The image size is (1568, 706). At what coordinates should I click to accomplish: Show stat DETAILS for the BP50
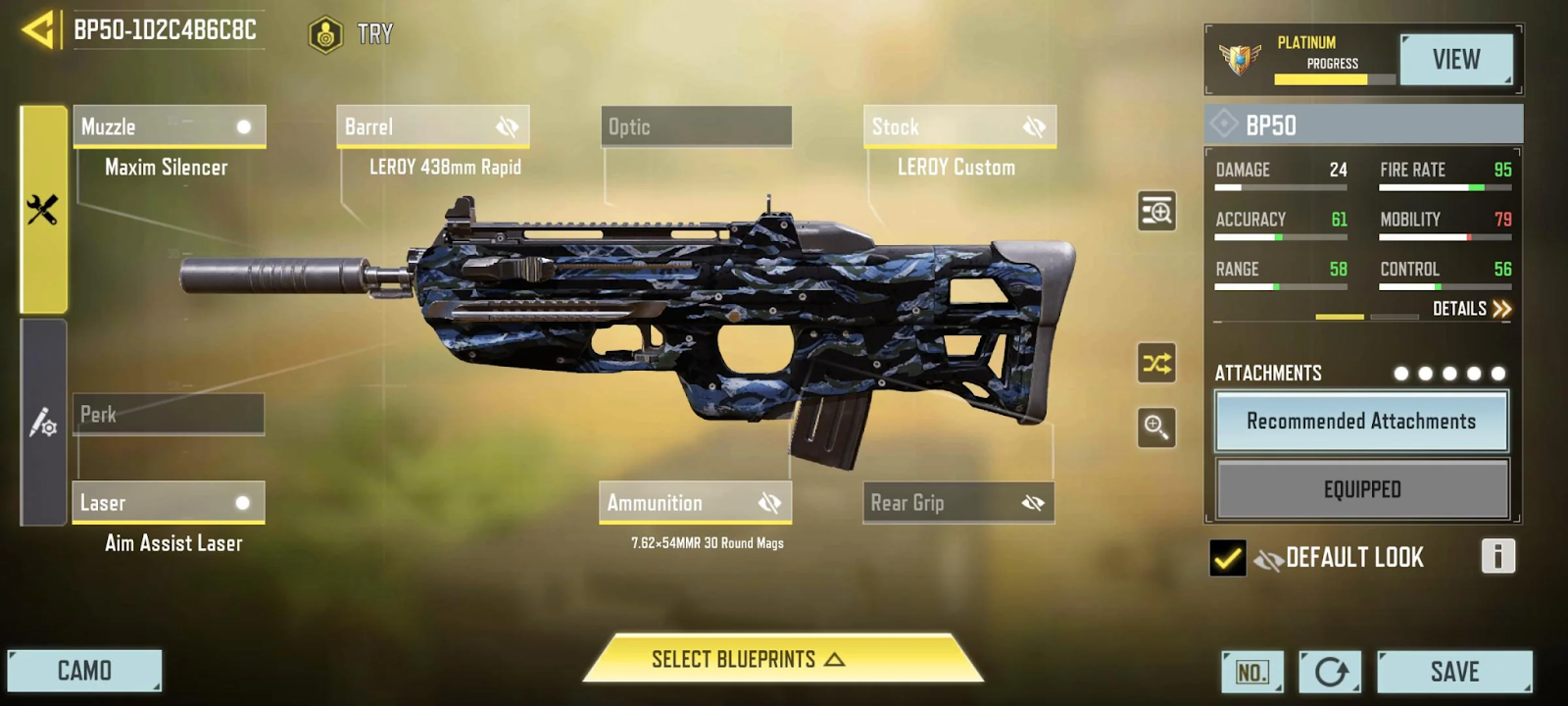coord(1471,309)
